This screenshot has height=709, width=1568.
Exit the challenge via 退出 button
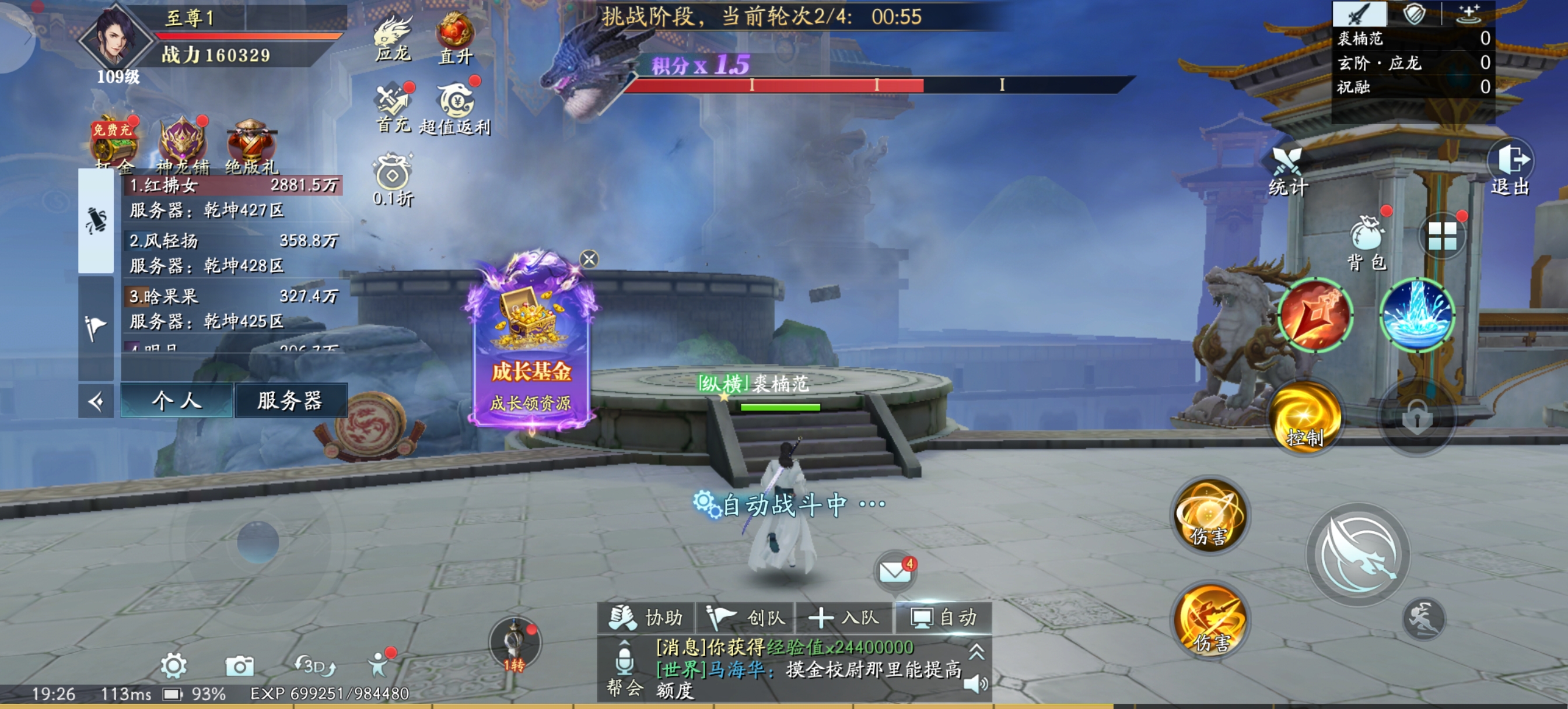coord(1510,168)
